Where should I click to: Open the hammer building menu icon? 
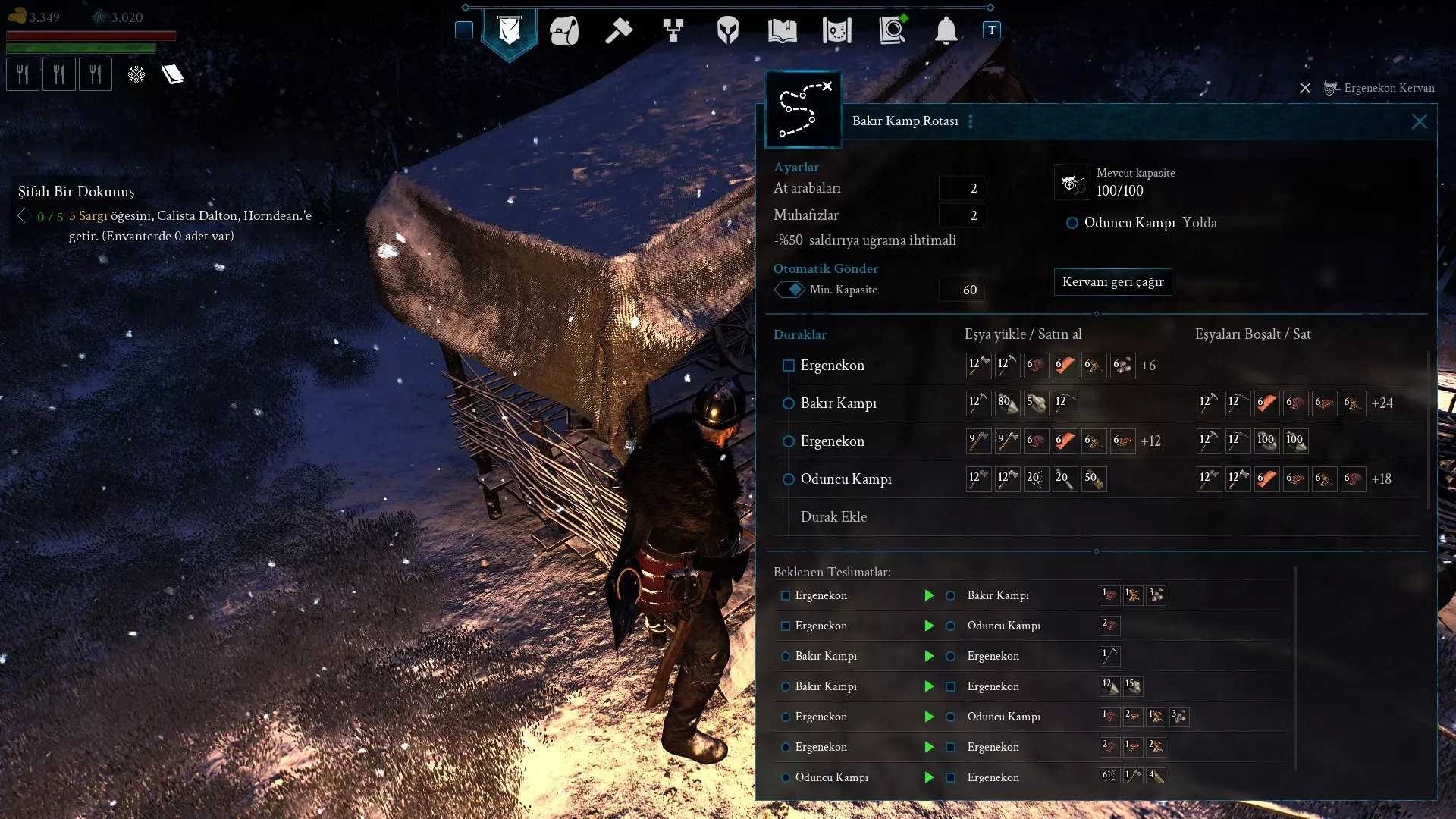[x=619, y=31]
